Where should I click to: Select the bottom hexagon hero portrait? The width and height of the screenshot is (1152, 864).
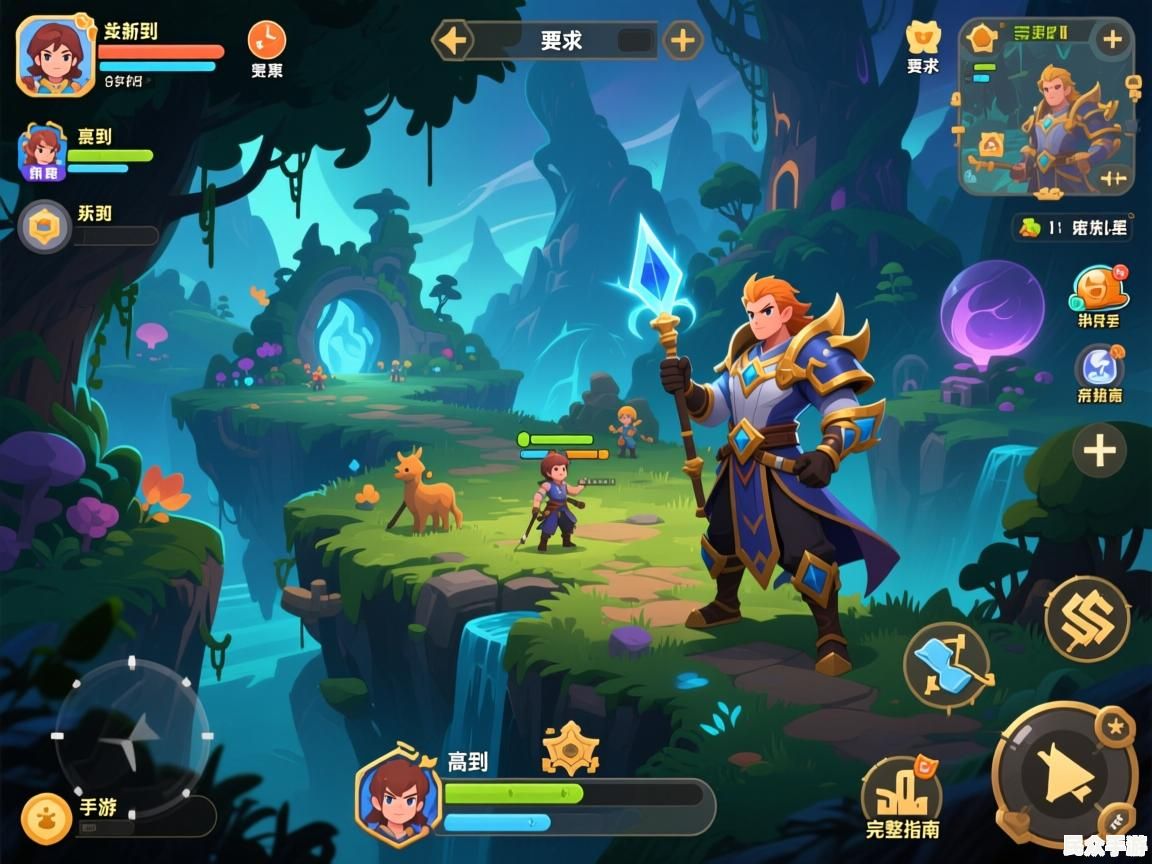click(398, 798)
